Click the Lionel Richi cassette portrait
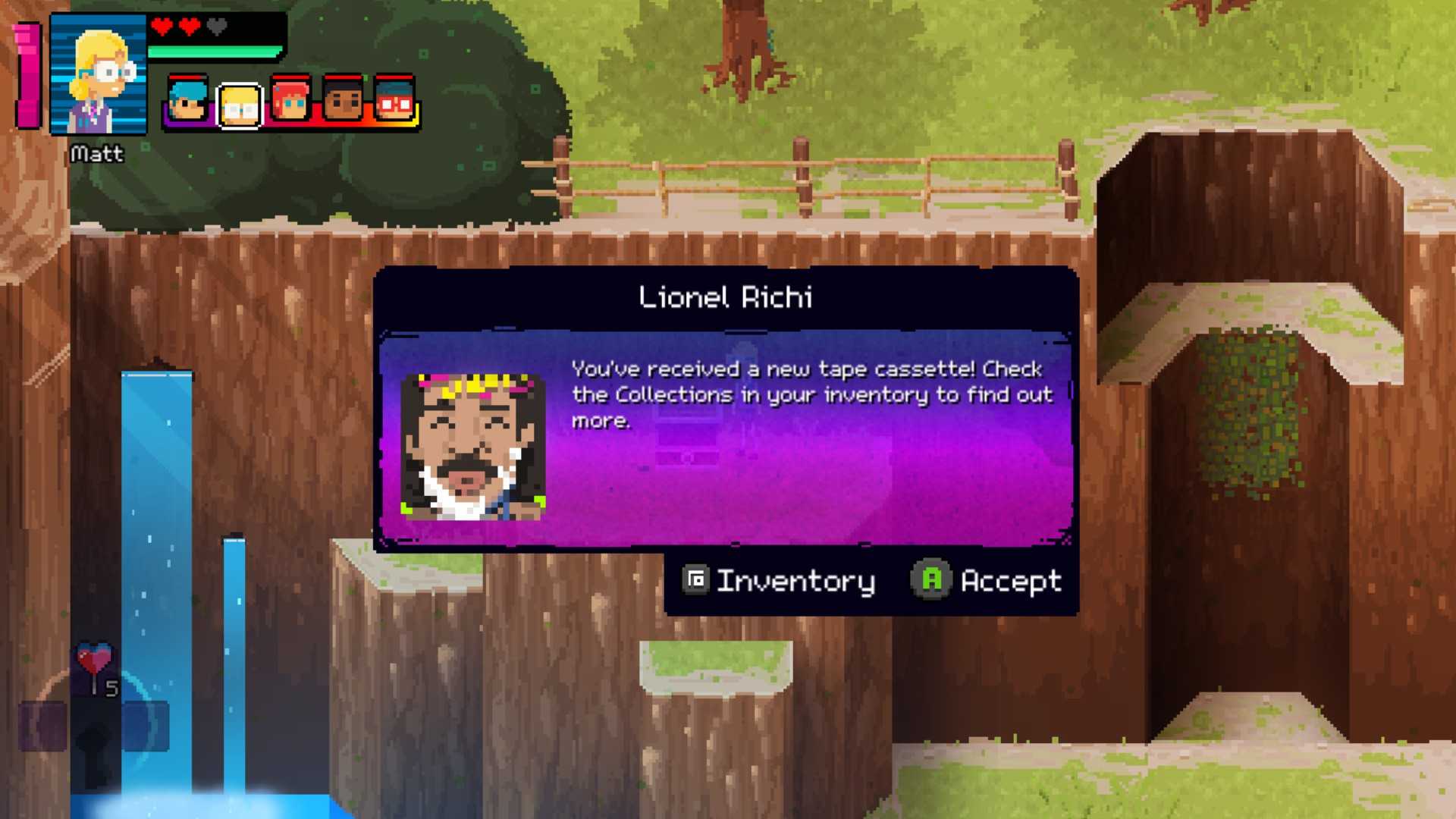 473,446
